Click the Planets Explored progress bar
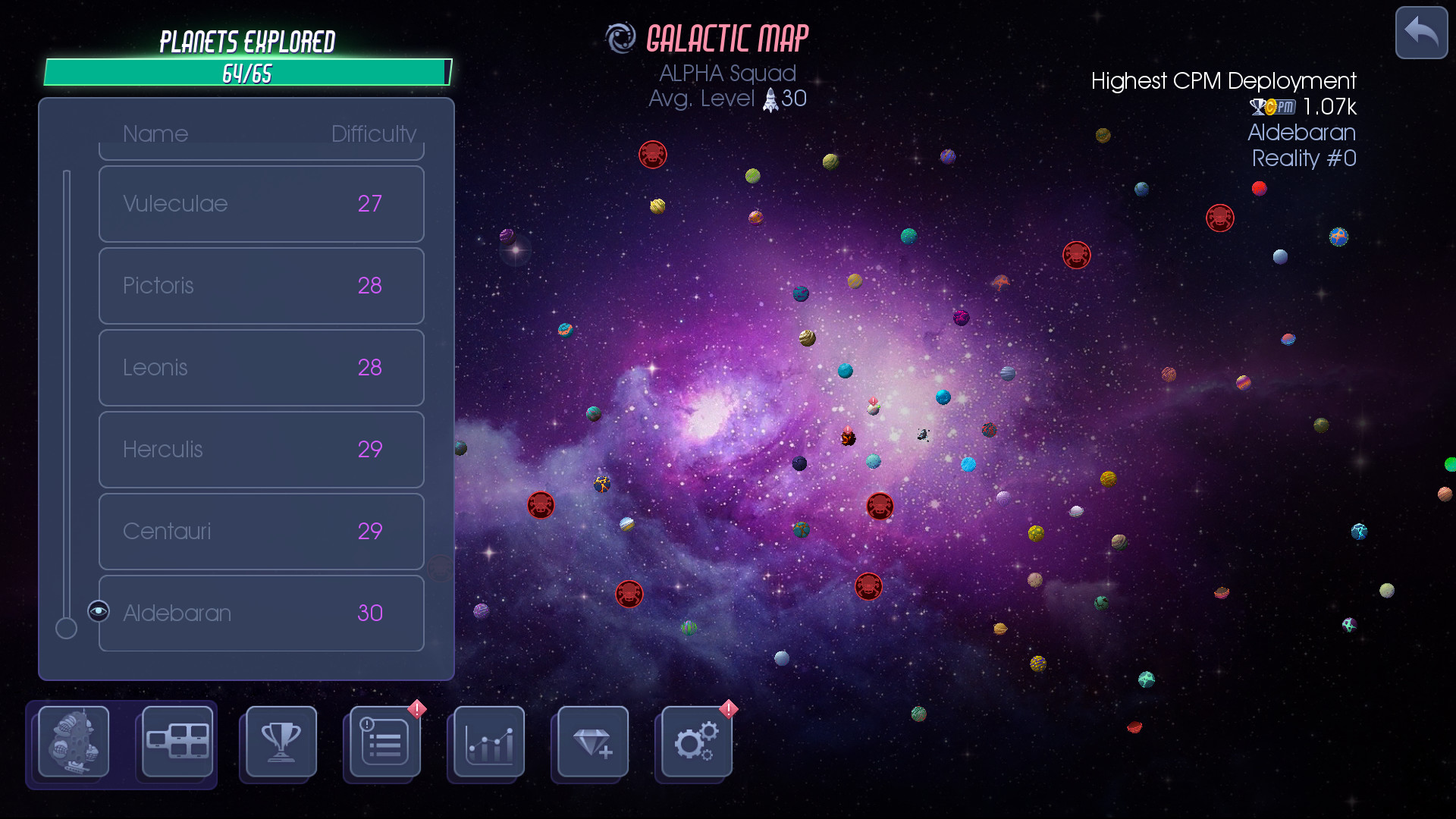 (x=246, y=73)
